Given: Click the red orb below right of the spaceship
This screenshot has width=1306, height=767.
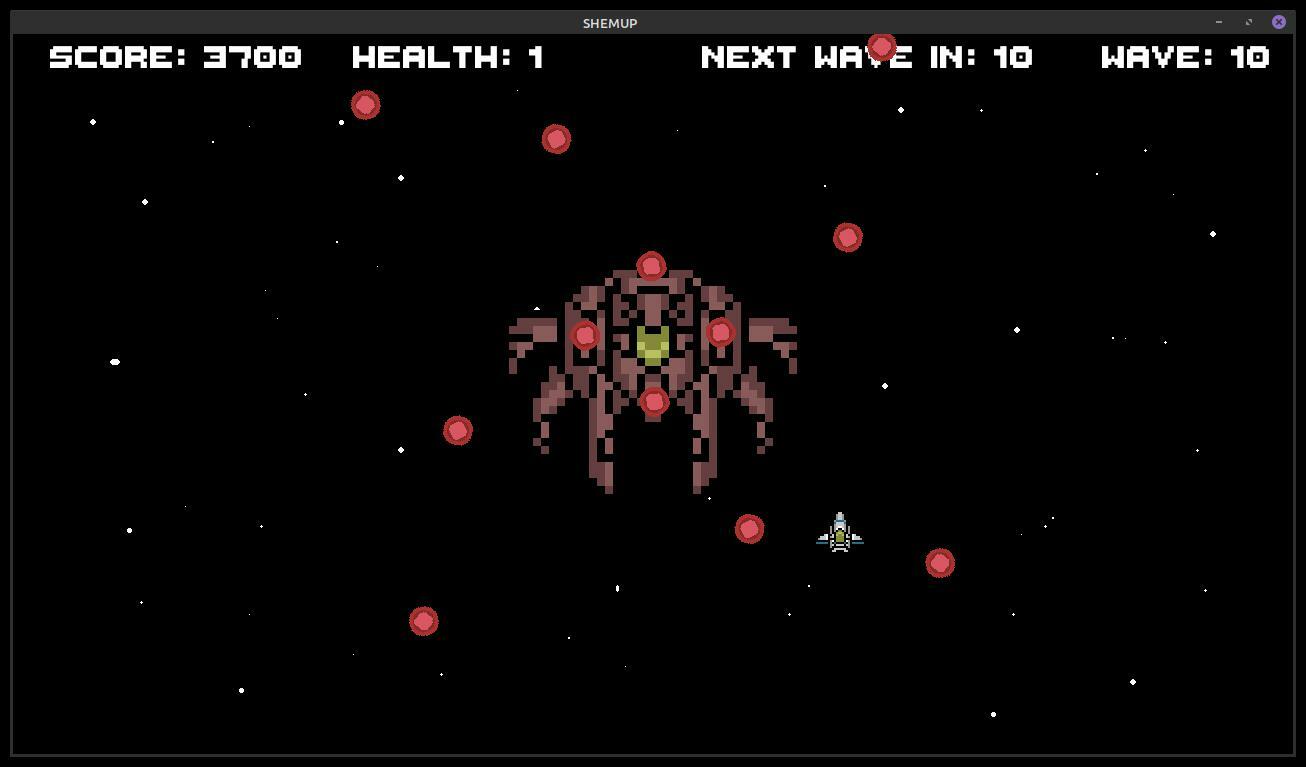Looking at the screenshot, I should (x=940, y=562).
